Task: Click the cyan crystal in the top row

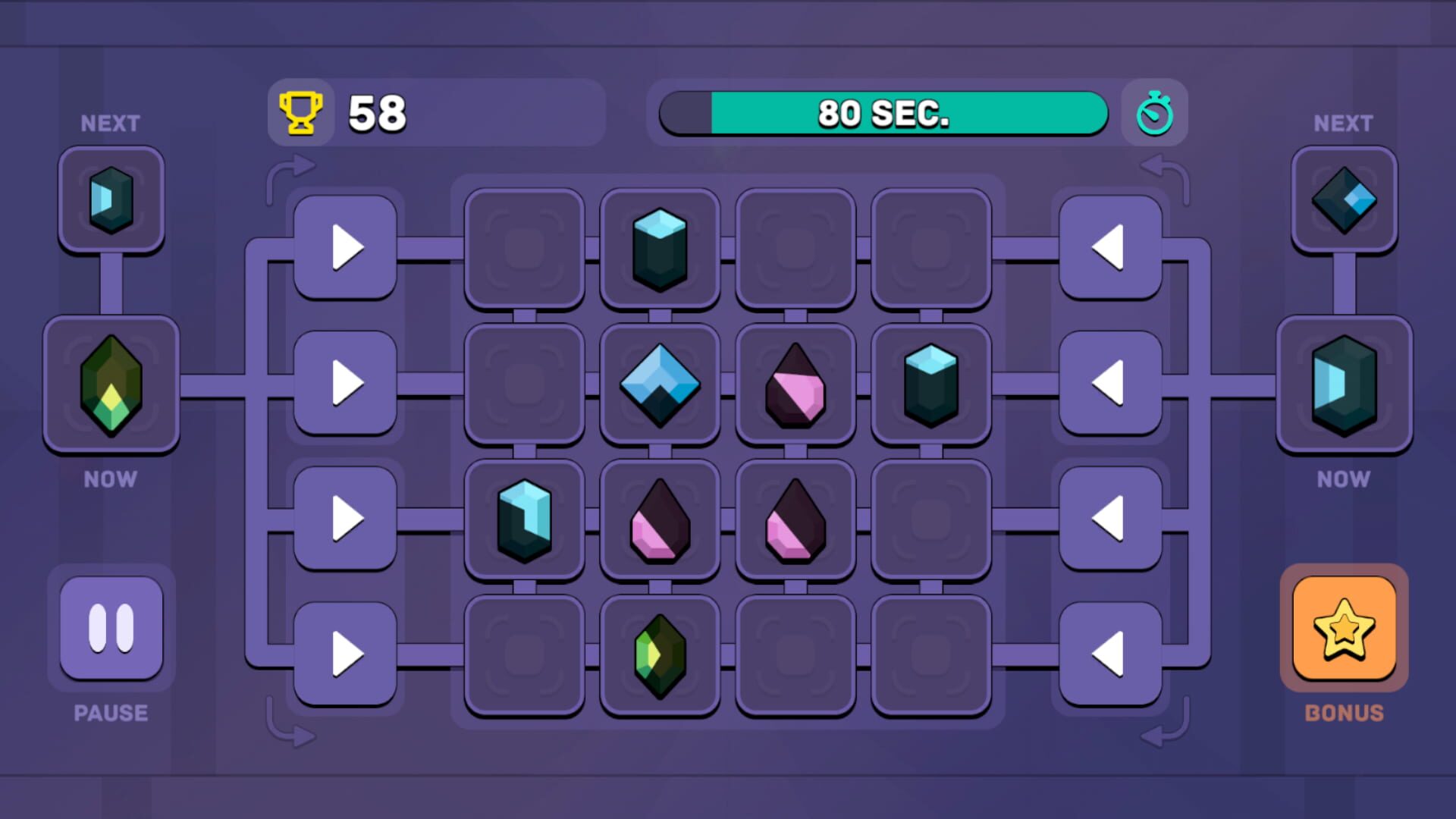Action: (x=660, y=249)
